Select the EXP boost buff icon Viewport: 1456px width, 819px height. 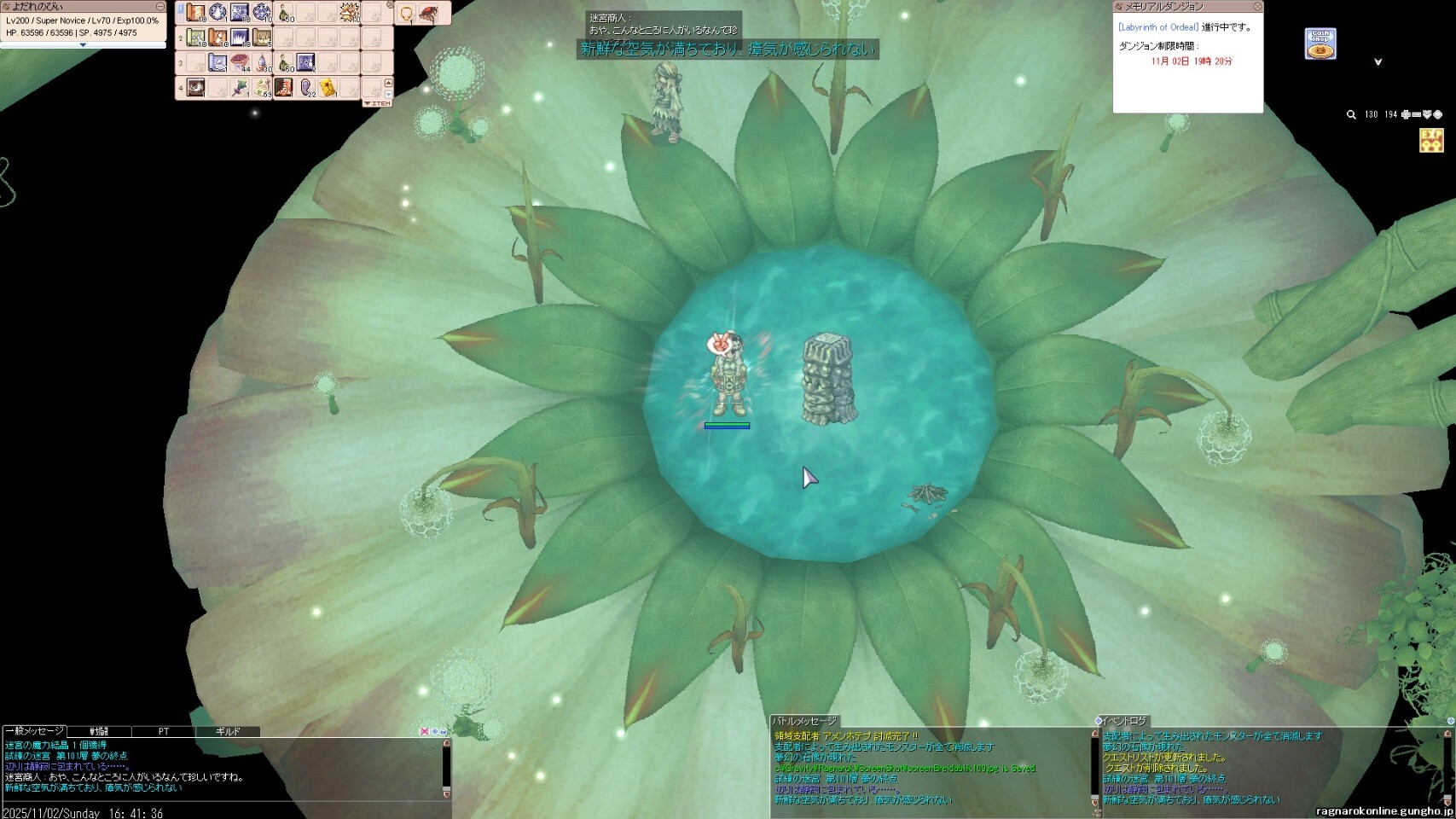[x=1431, y=140]
